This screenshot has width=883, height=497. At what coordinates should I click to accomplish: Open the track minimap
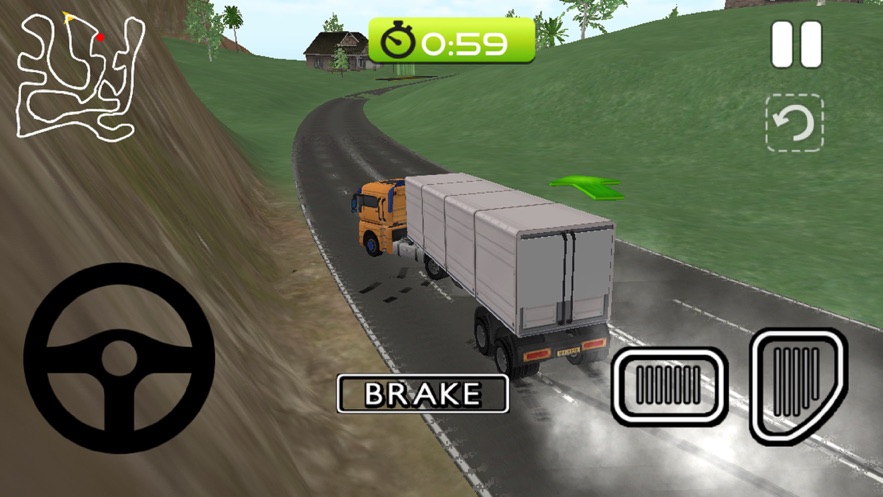79,75
